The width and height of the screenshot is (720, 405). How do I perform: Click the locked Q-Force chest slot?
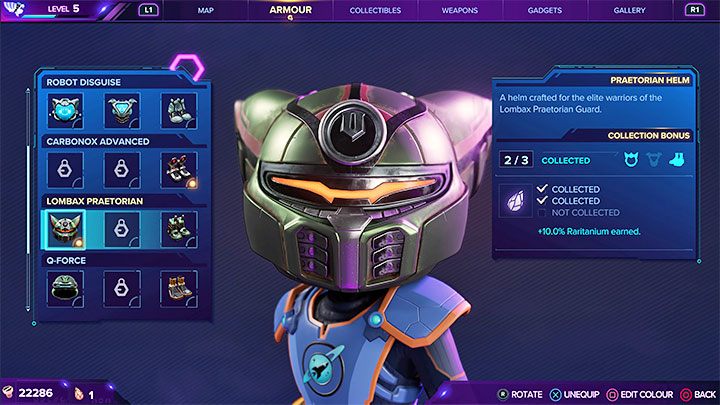click(122, 289)
